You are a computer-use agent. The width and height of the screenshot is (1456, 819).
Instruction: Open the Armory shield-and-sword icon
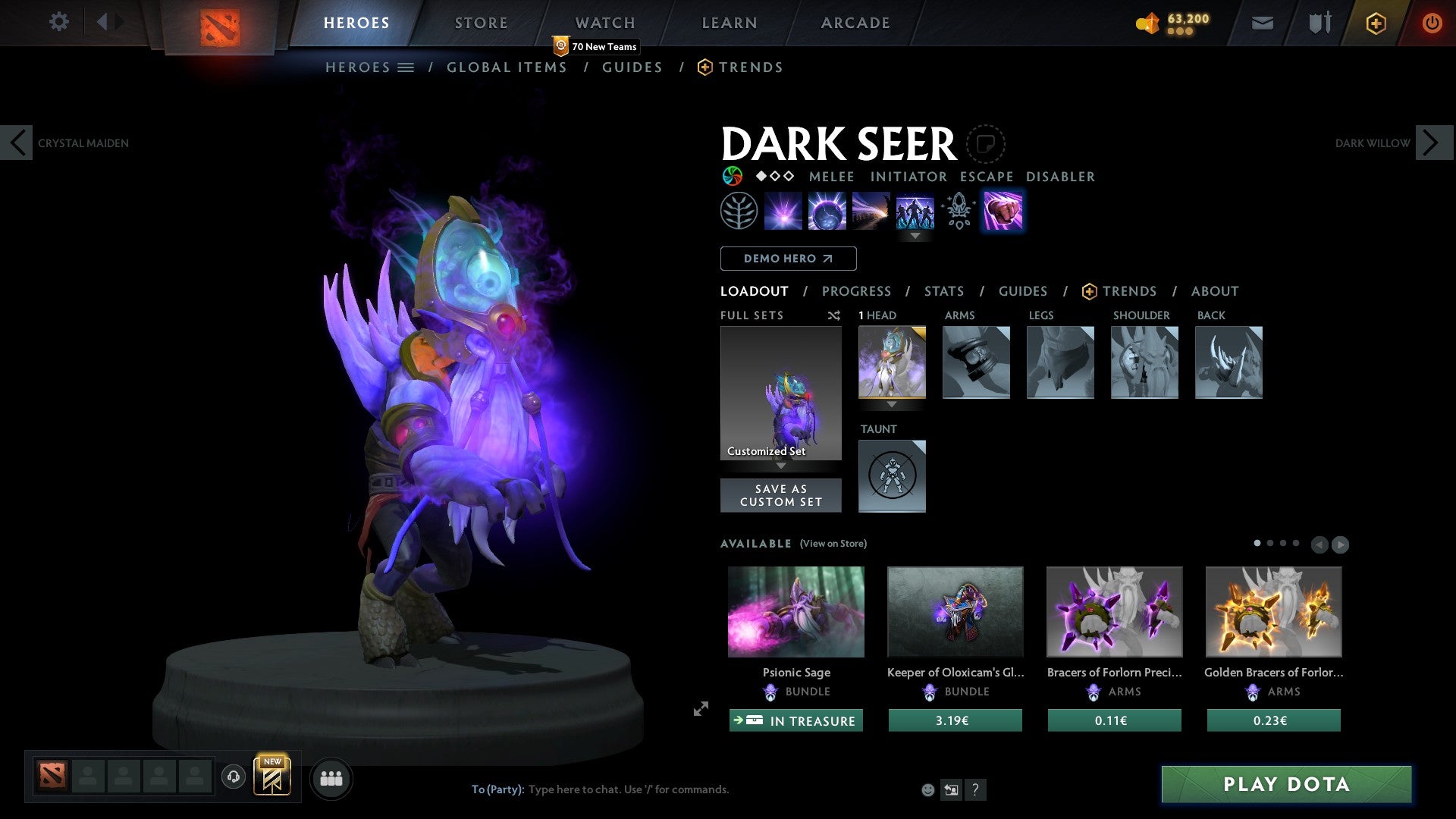pos(1319,23)
